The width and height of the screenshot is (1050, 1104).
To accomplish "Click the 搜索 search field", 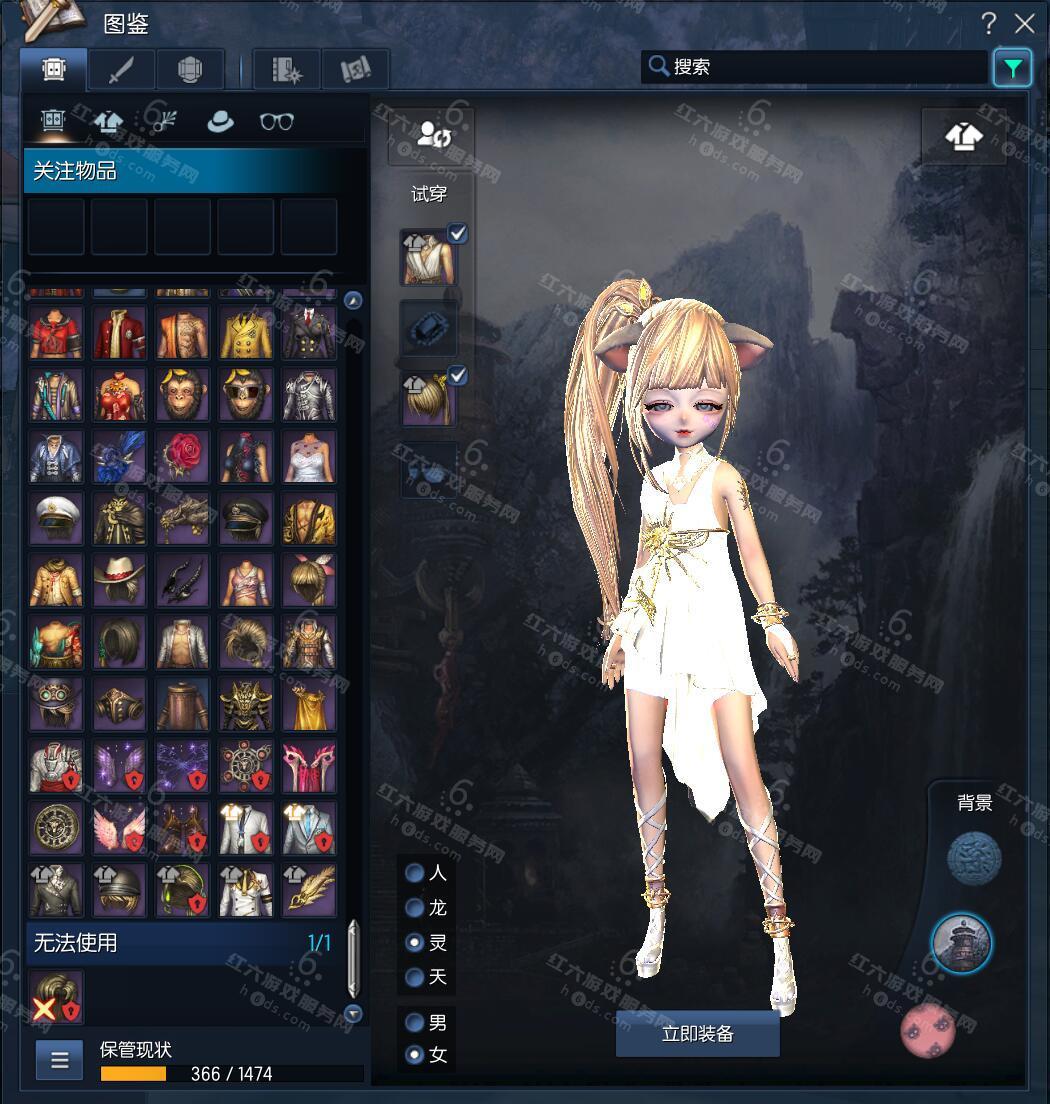I will [x=815, y=67].
